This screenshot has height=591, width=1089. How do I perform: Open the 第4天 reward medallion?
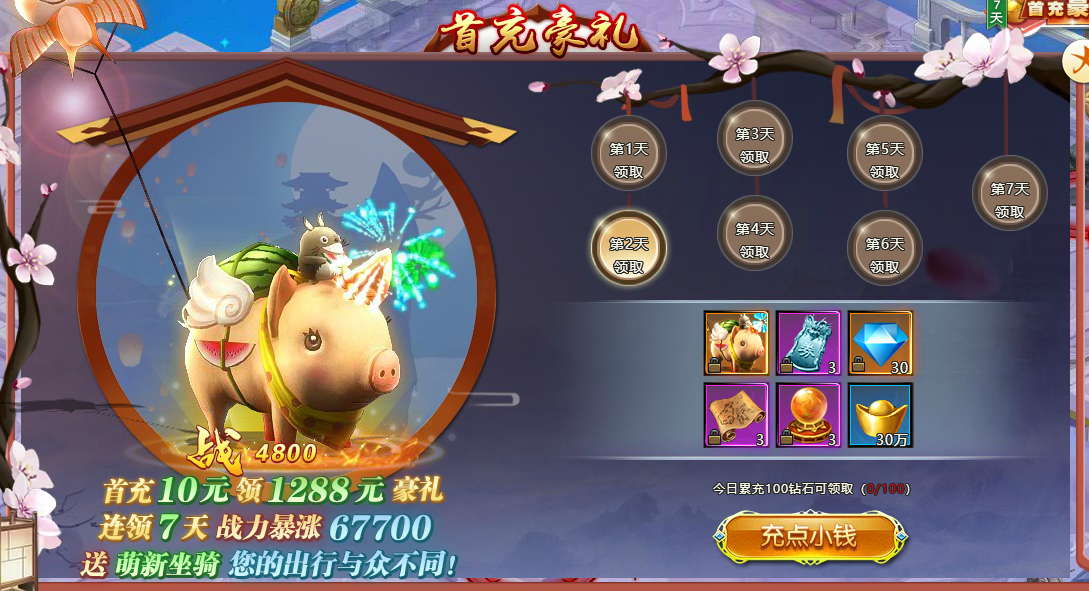pos(755,236)
